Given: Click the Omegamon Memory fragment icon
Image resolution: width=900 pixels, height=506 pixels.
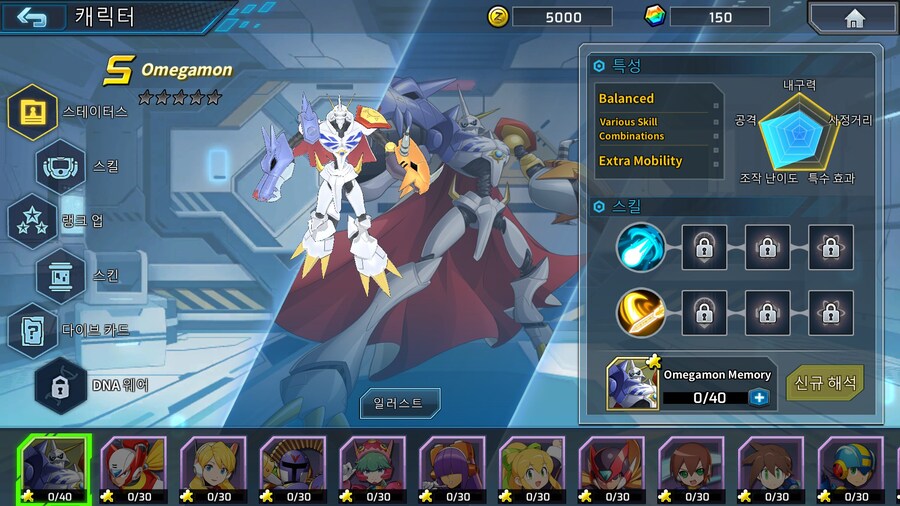Looking at the screenshot, I should coord(633,385).
